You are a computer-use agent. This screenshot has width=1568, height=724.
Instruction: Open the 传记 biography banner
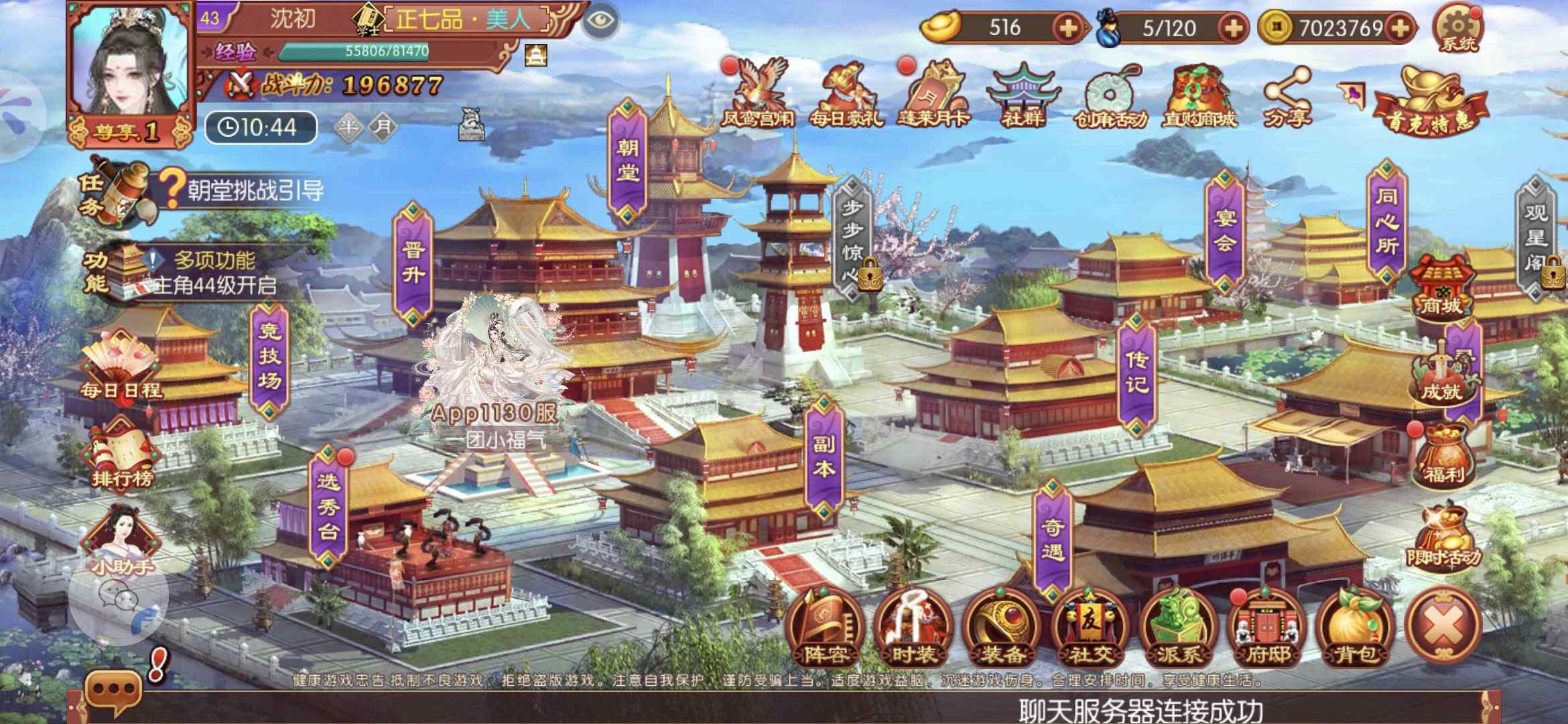[x=1136, y=373]
